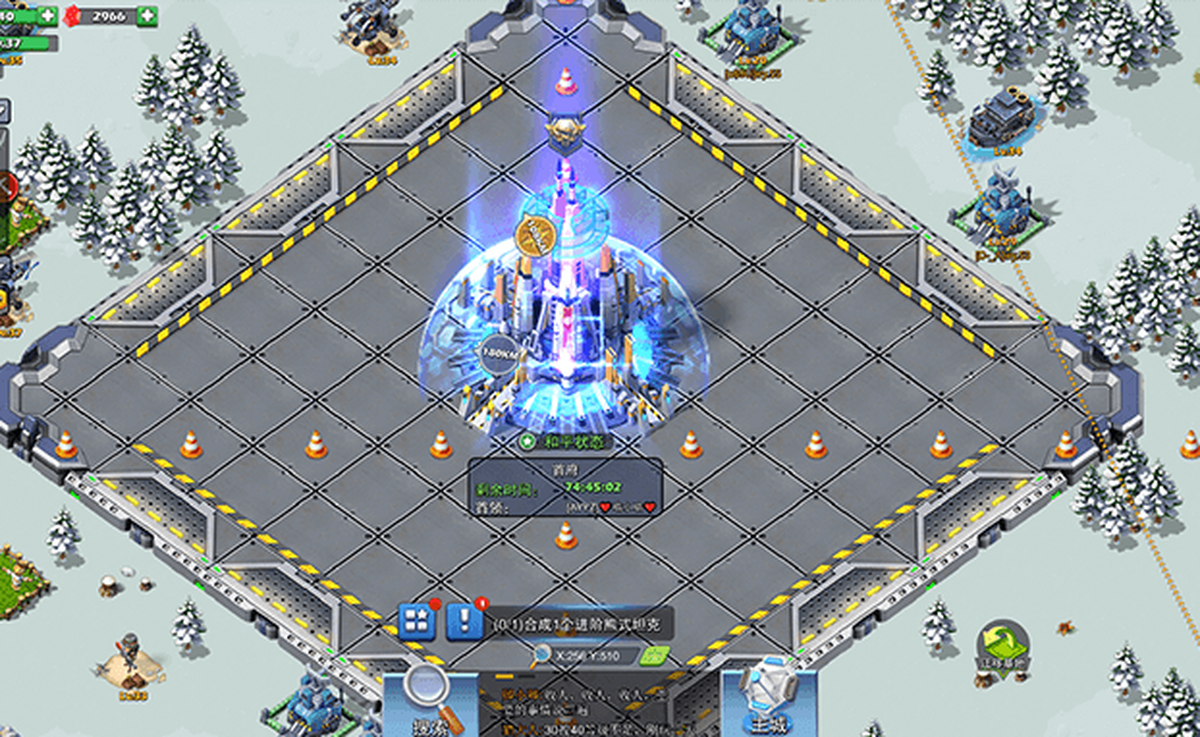Open the blue exclamation mark notice icon
The height and width of the screenshot is (737, 1200).
coord(464,622)
